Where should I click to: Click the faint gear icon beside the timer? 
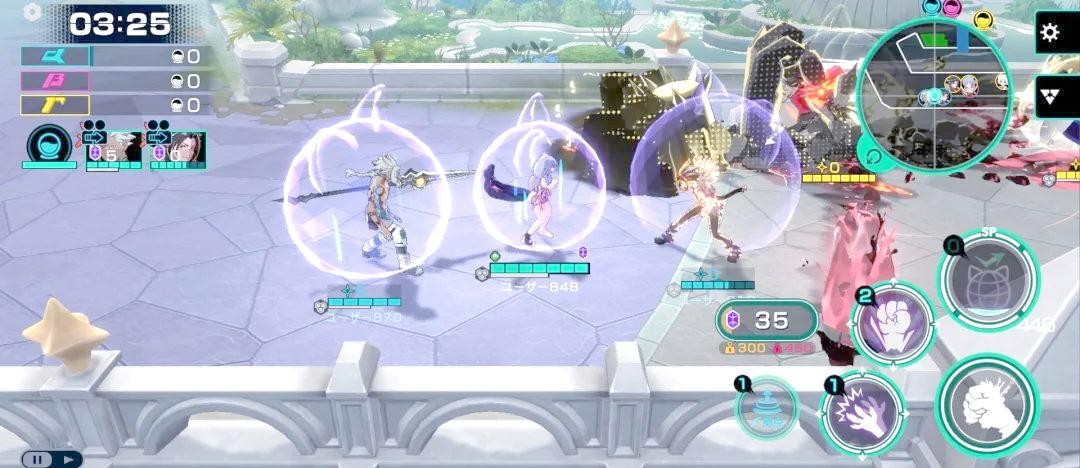[x=32, y=13]
